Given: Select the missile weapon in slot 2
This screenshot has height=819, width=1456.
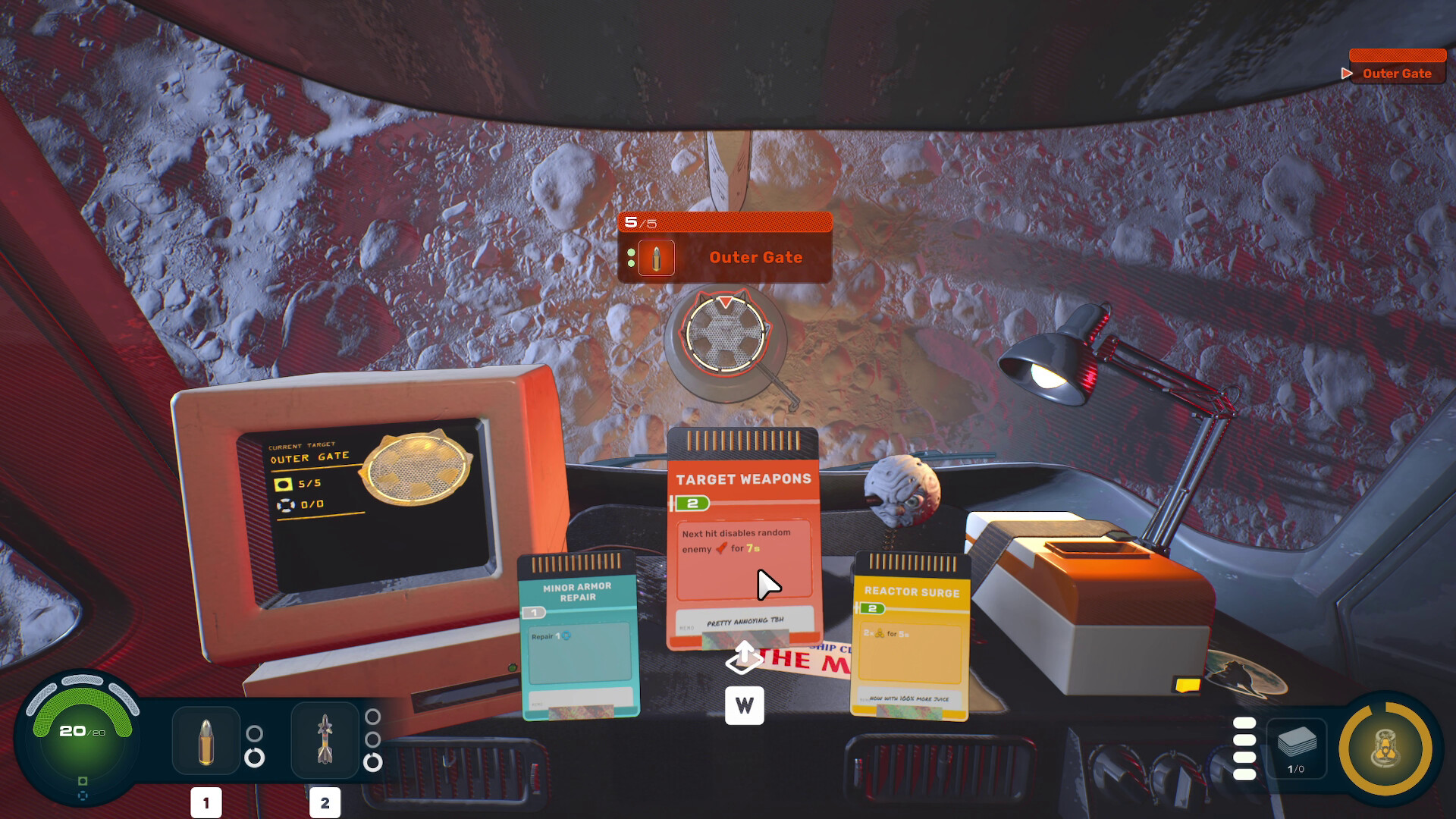Looking at the screenshot, I should 325,741.
